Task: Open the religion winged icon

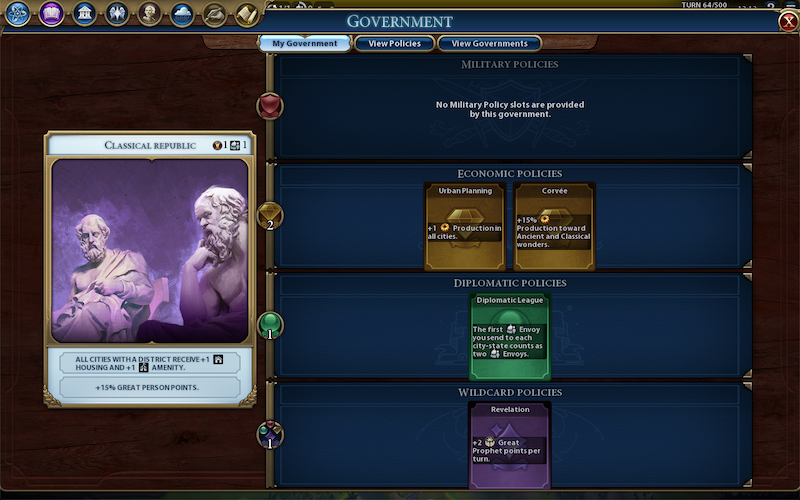Action: click(x=117, y=14)
